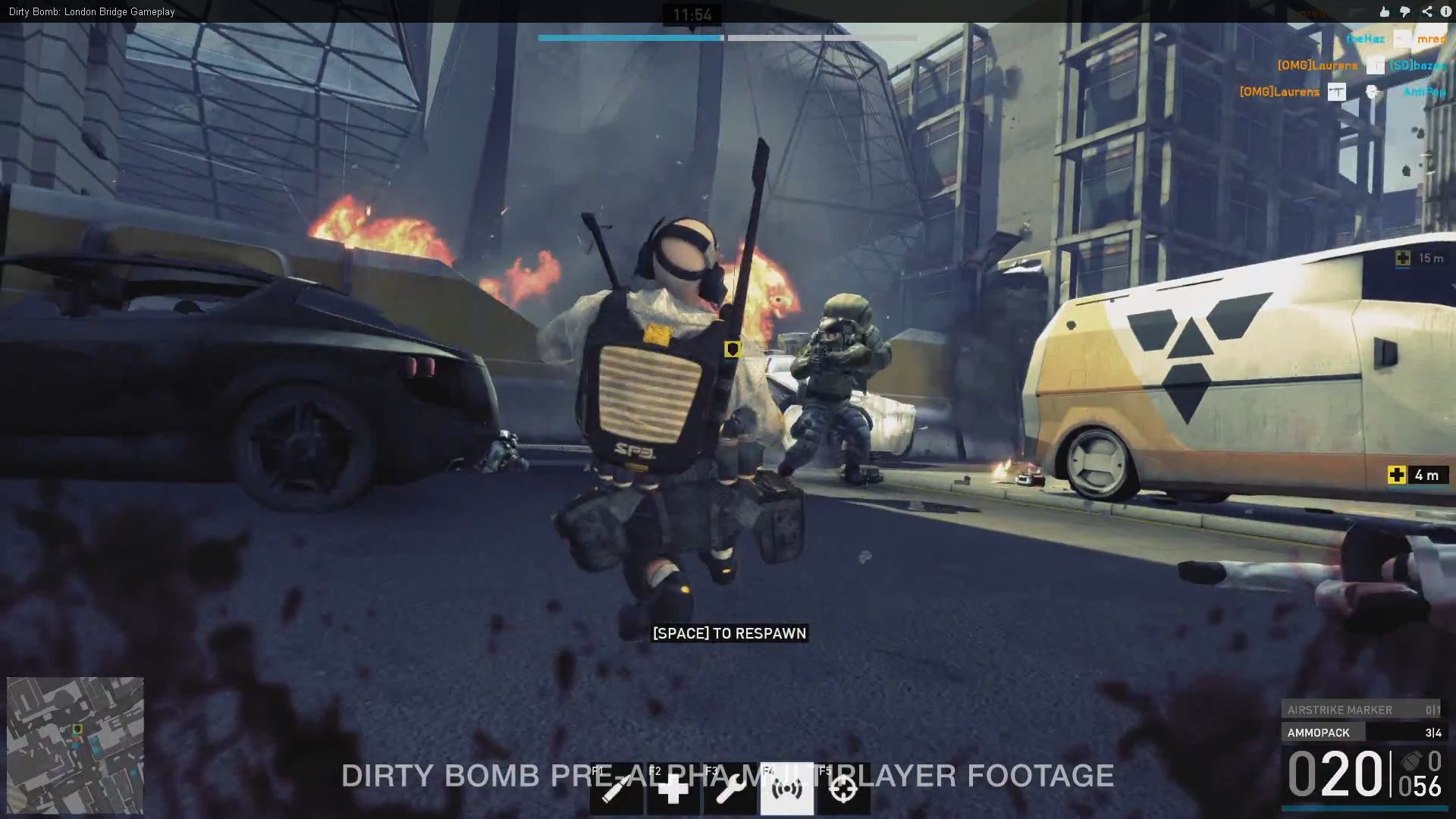This screenshot has width=1456, height=819.
Task: Like the video with thumbs up
Action: point(1385,11)
